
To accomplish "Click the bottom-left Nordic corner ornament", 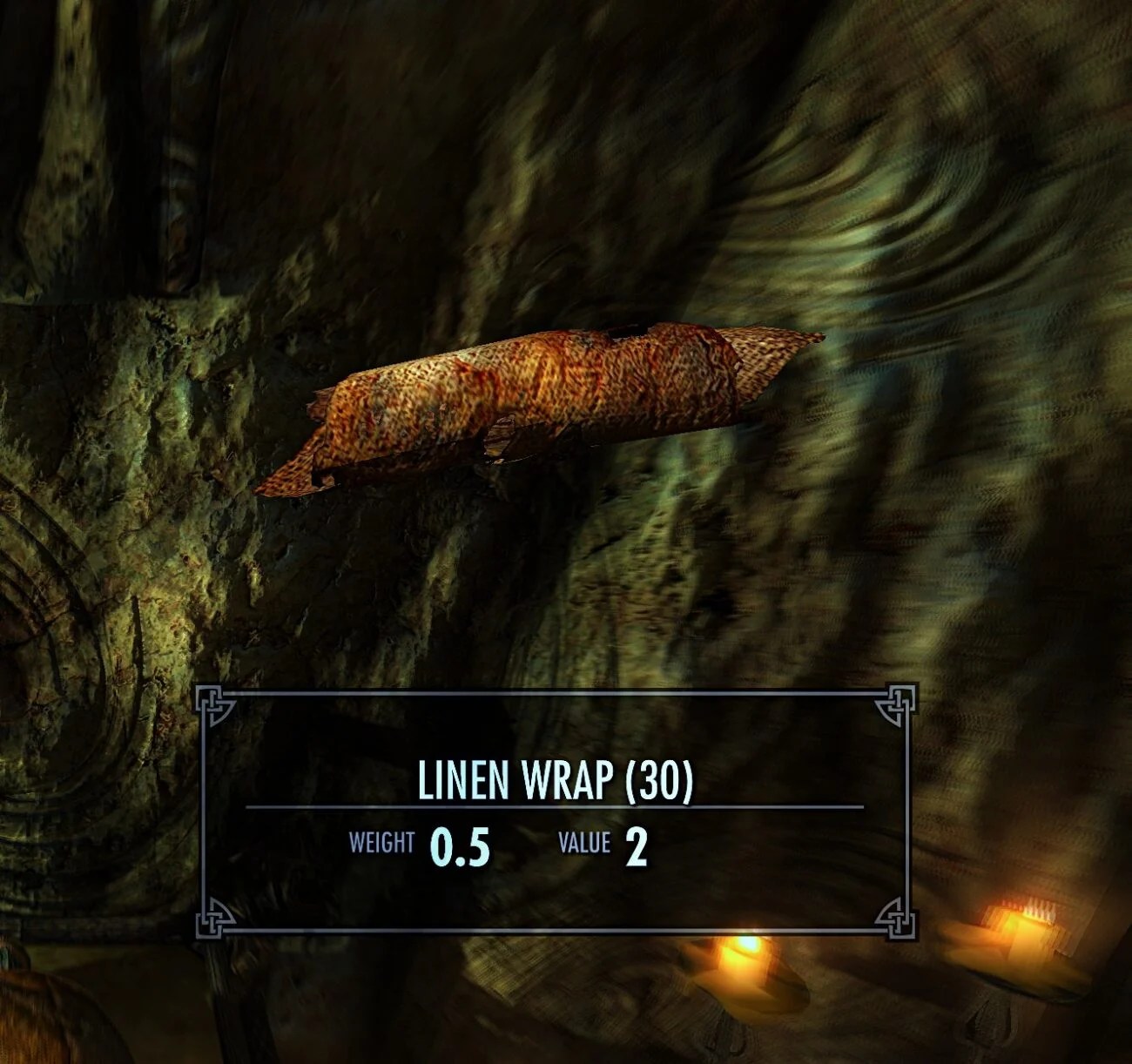I will [212, 920].
